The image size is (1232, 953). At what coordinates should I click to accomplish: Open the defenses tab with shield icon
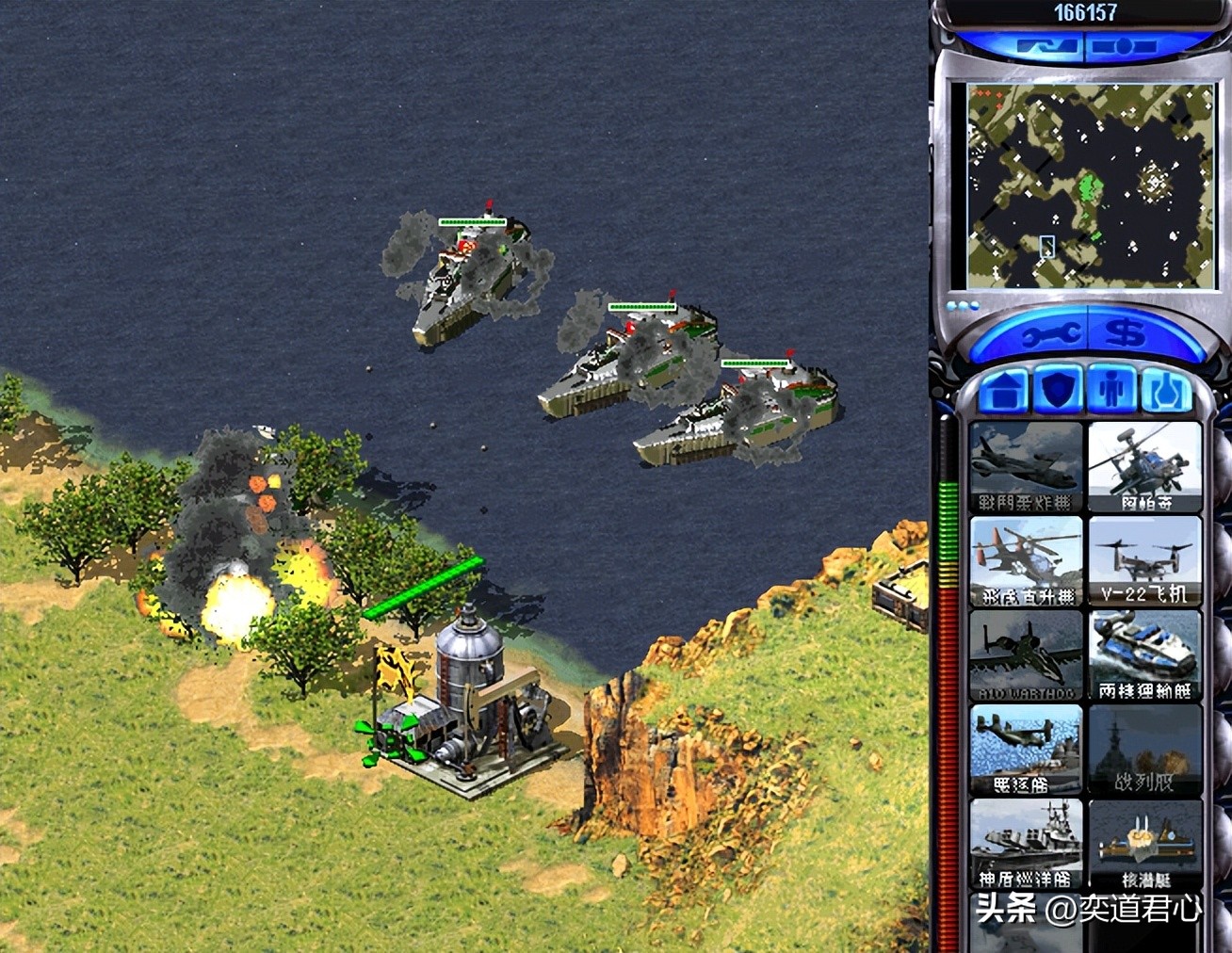click(x=1057, y=391)
